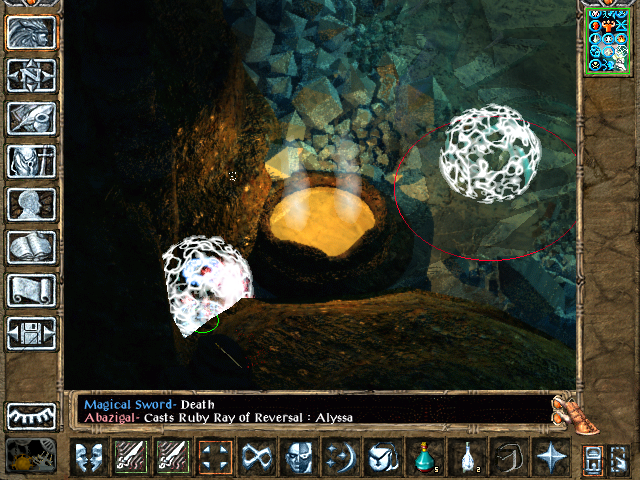Open the inventory screen
Viewport: 640px width, 480px height.
click(32, 161)
